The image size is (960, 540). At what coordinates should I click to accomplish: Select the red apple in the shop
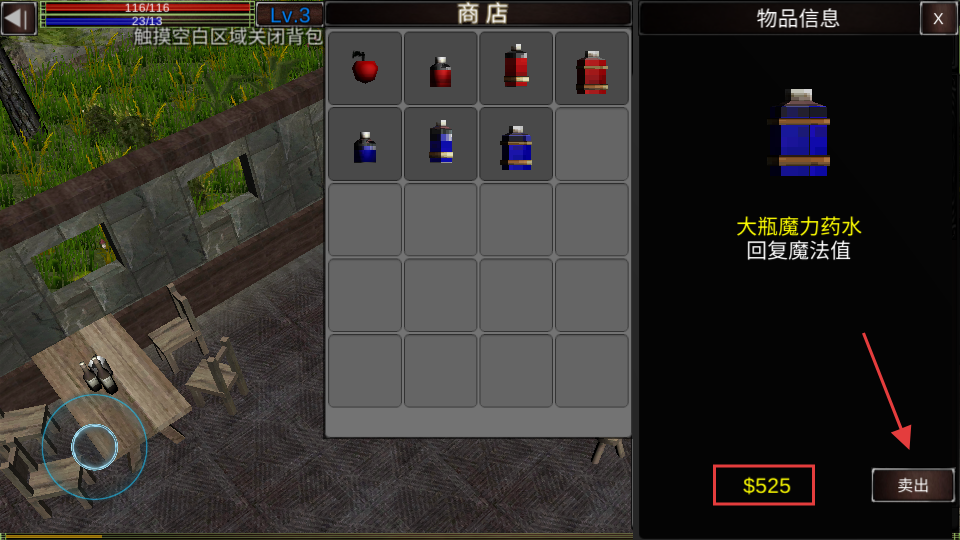pyautogui.click(x=365, y=68)
